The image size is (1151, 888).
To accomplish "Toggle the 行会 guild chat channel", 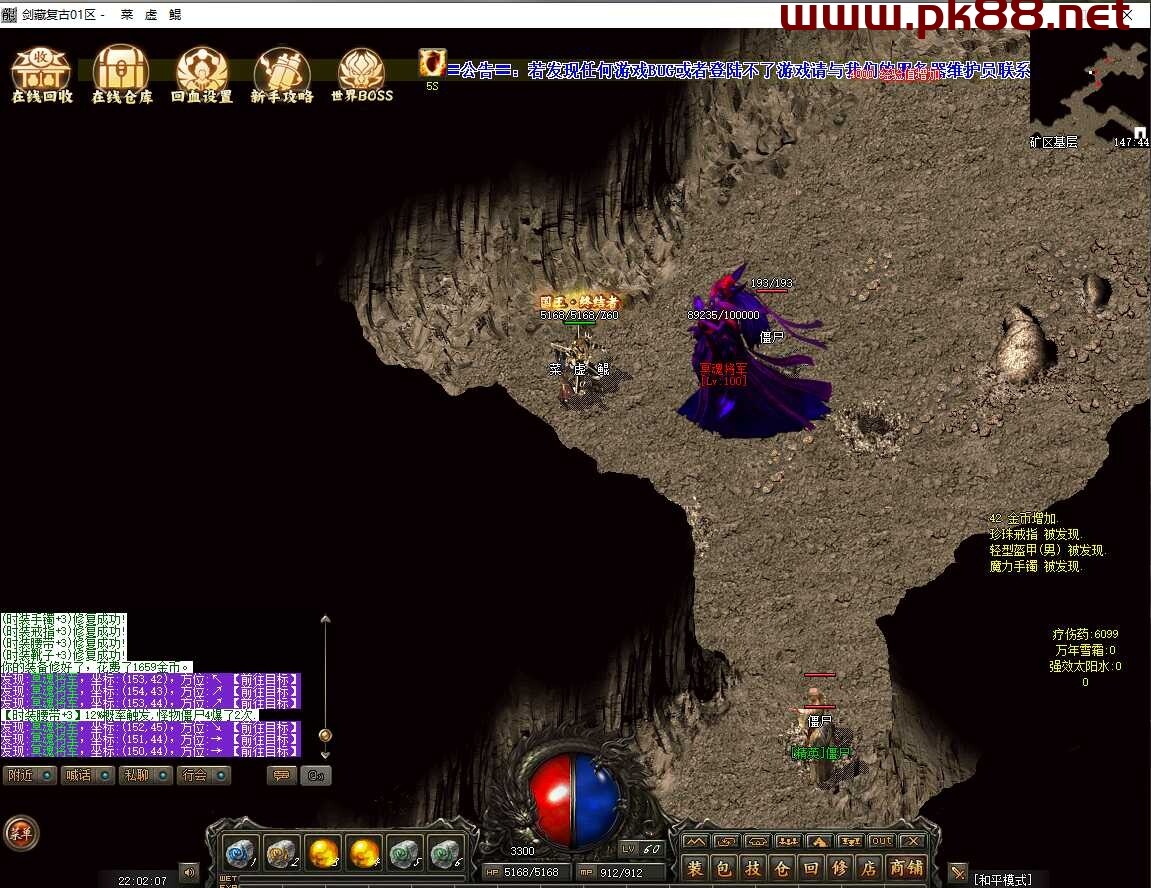I will [x=202, y=775].
